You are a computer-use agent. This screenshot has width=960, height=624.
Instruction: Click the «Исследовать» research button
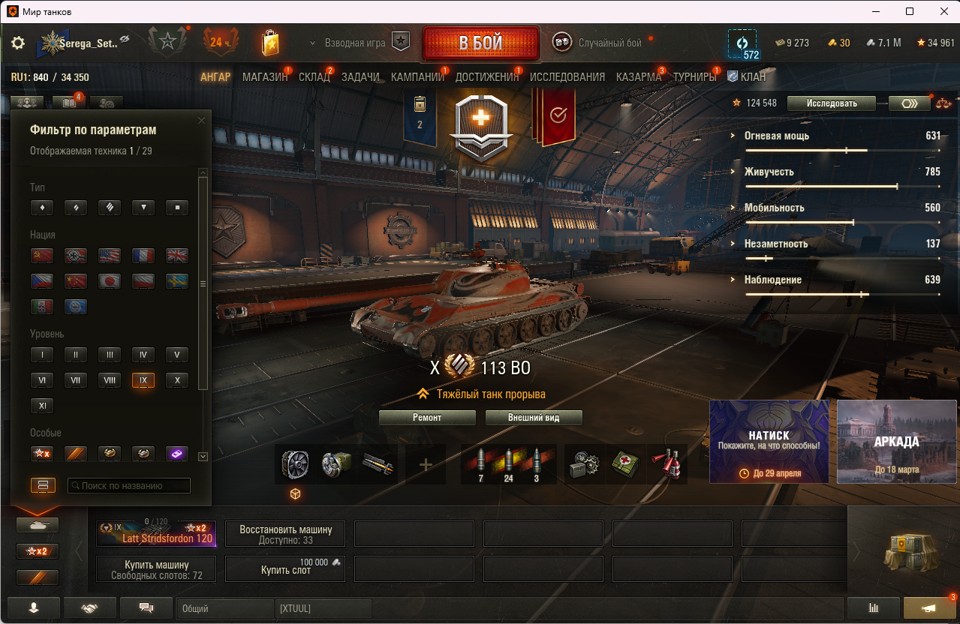tap(830, 103)
